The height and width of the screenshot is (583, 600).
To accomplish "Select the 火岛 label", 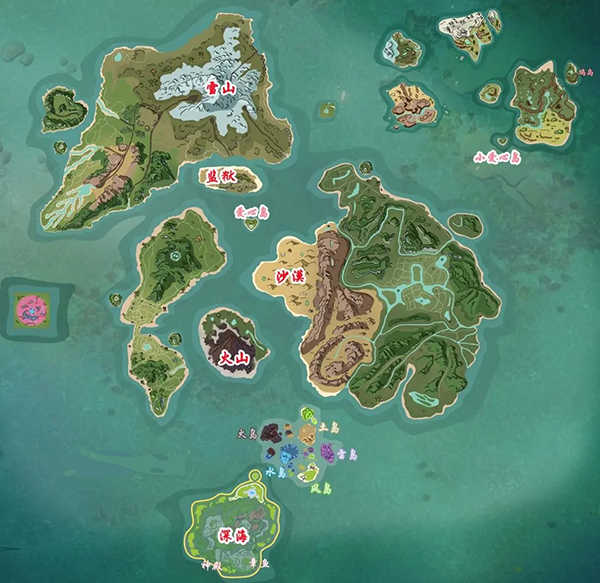I will point(247,434).
